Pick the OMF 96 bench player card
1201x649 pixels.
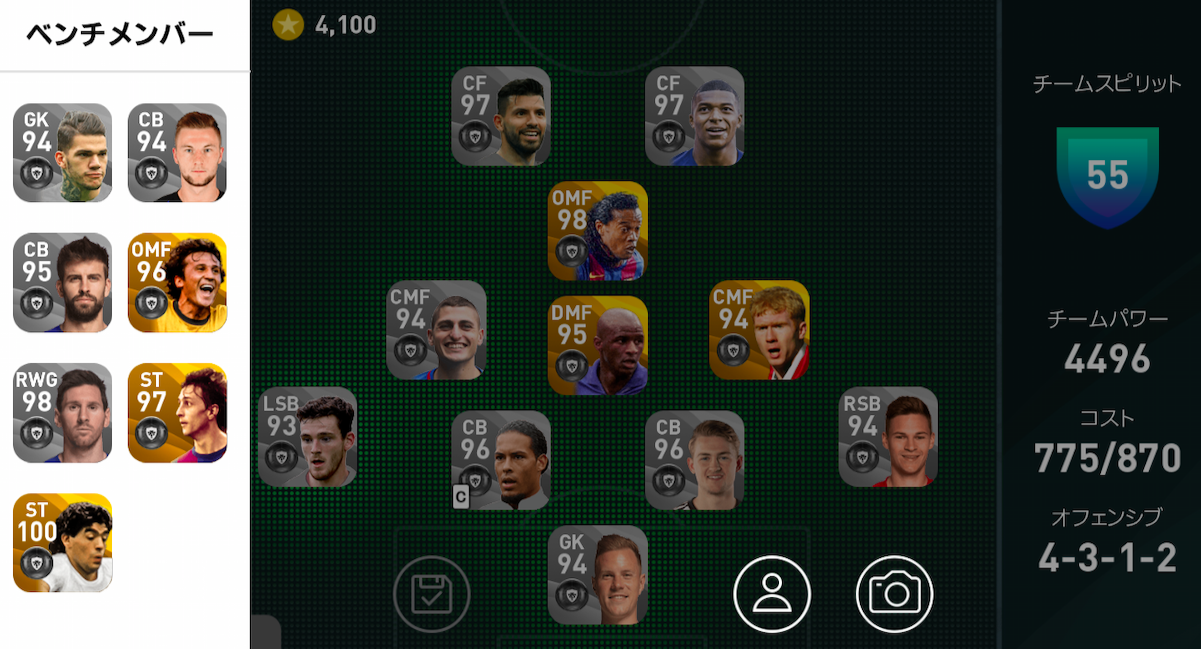tap(177, 282)
